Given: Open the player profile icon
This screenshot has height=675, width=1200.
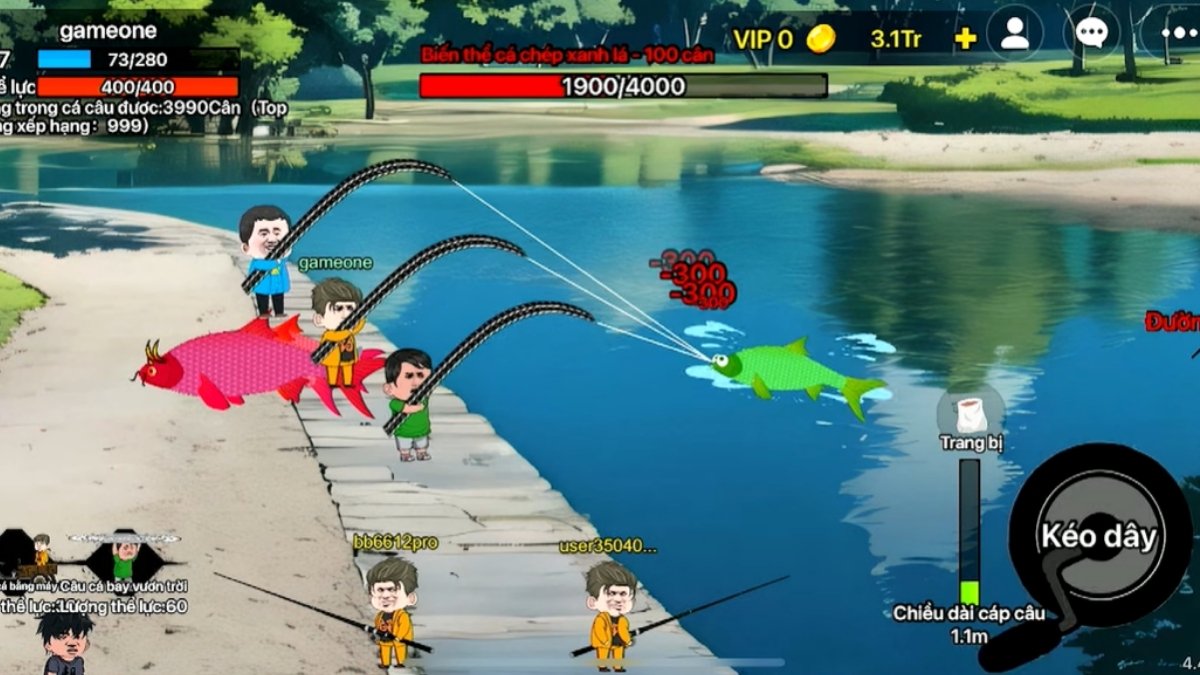Looking at the screenshot, I should coord(1014,33).
